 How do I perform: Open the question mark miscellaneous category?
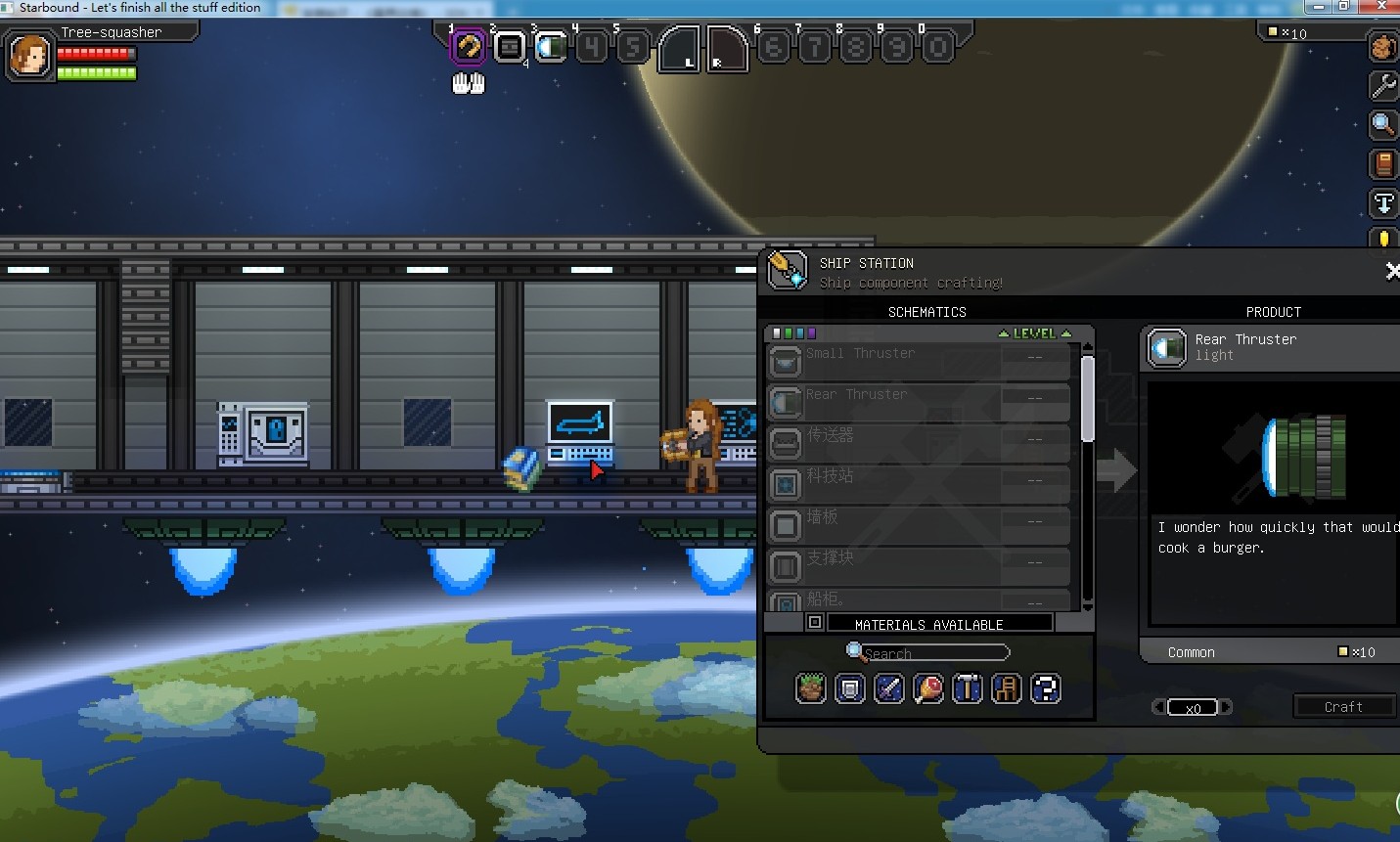pos(1045,689)
